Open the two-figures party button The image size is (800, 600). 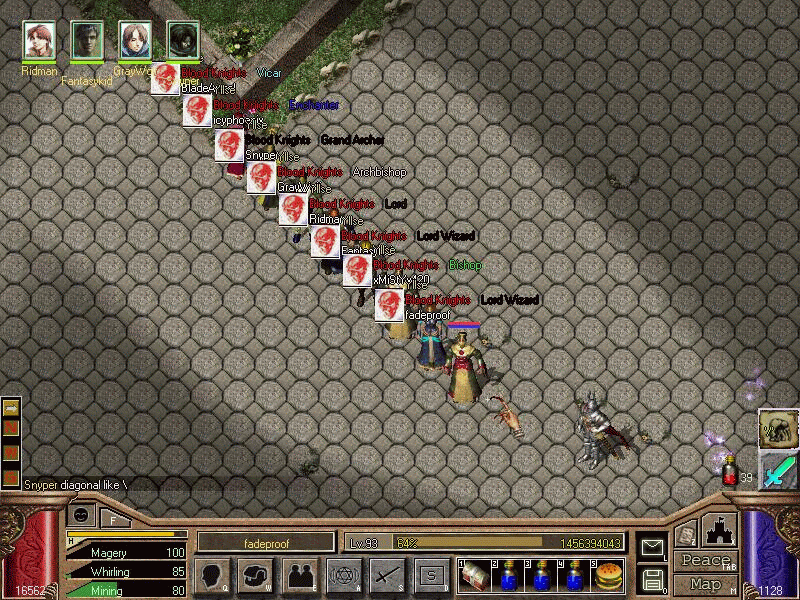[300, 574]
